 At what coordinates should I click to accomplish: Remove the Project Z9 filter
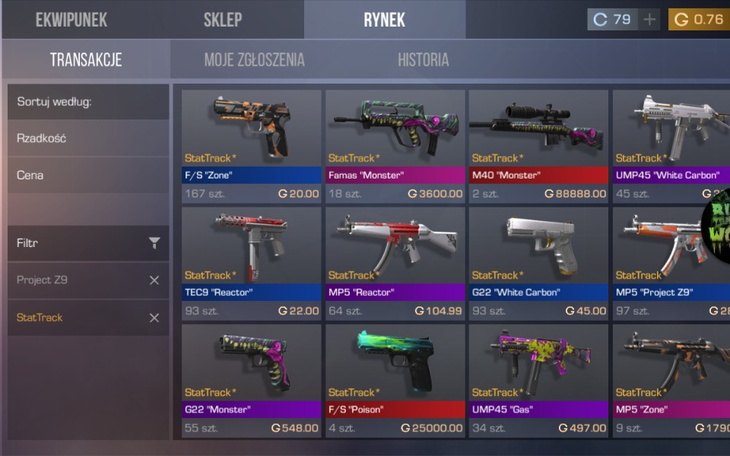tap(154, 280)
